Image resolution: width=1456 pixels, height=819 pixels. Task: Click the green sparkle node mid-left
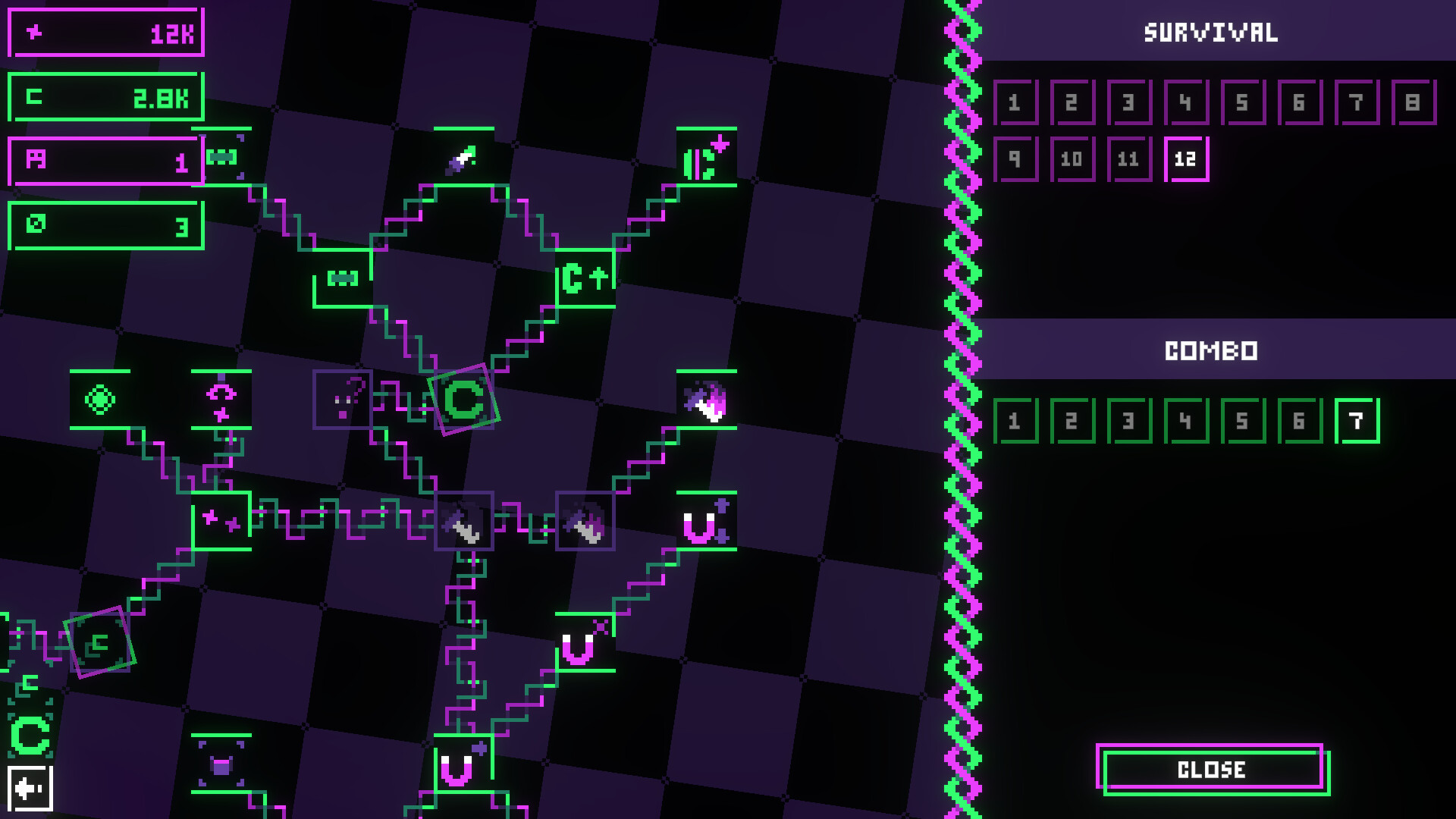click(222, 522)
